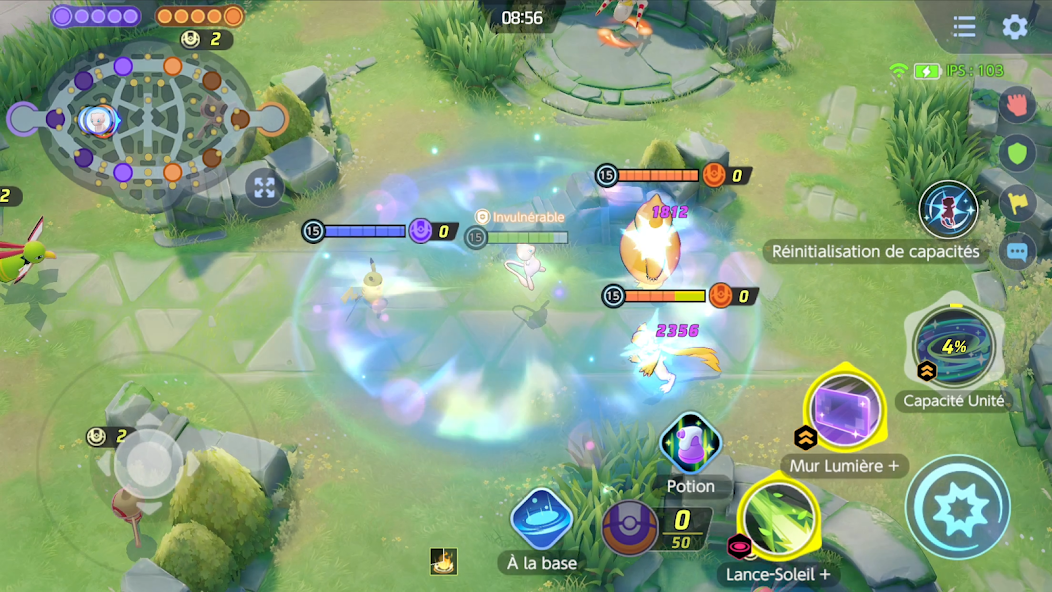Select the green shield defend signal
Screen dimensions: 1052x592
tap(1017, 153)
